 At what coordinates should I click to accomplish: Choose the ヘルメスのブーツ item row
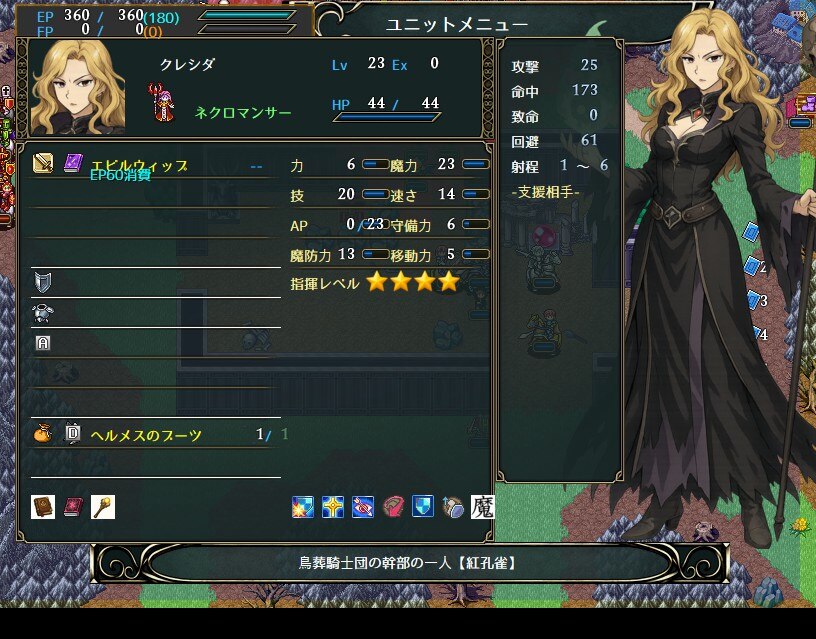146,435
